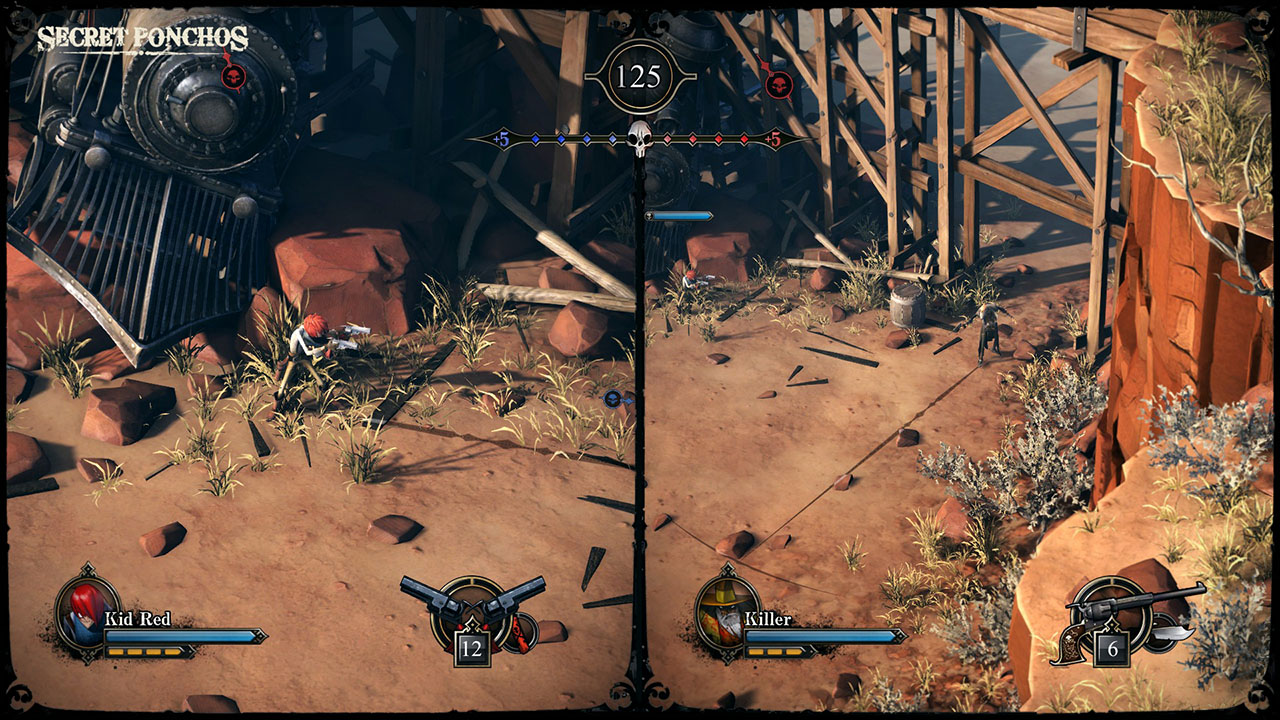
Task: Select Kid Red's dual revolvers weapon icon
Action: point(472,605)
